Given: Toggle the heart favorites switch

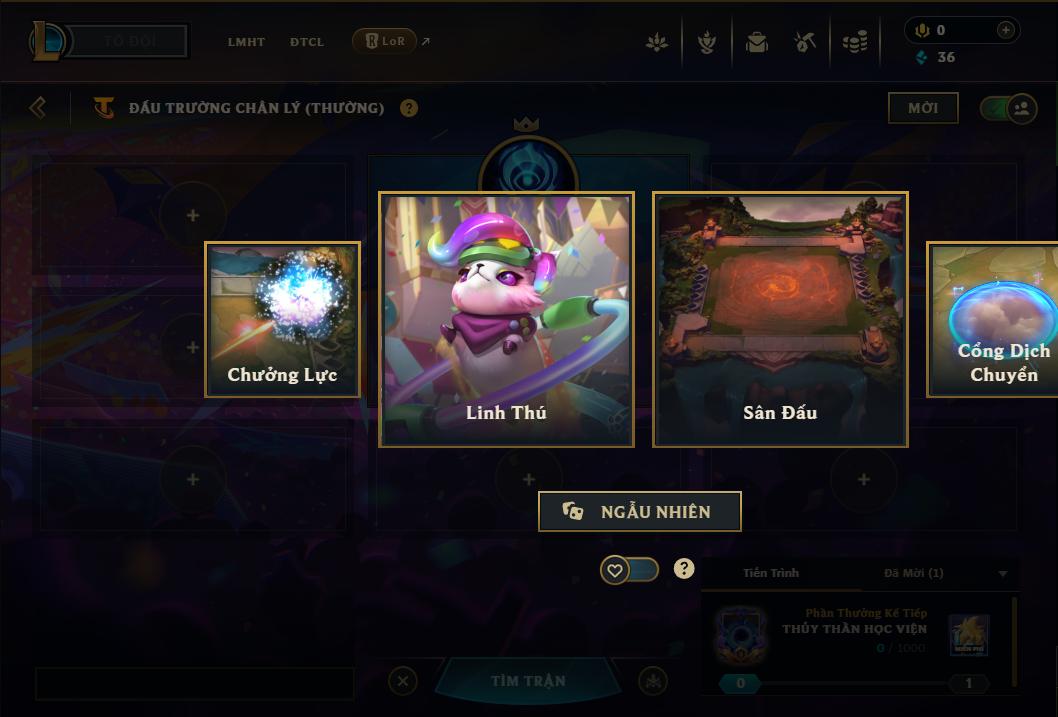Looking at the screenshot, I should pos(629,570).
